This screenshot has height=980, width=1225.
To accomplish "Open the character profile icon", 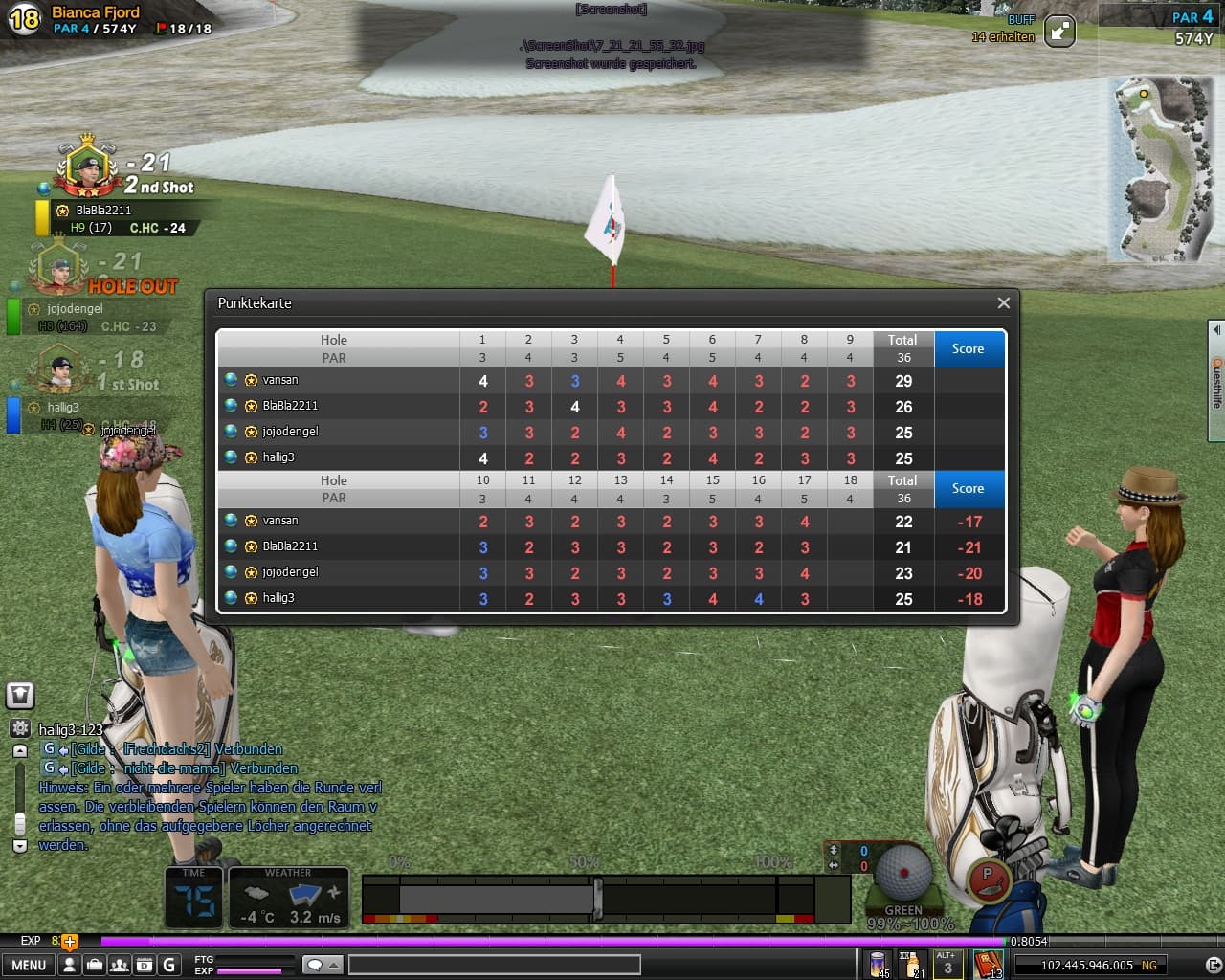I will coord(69,965).
